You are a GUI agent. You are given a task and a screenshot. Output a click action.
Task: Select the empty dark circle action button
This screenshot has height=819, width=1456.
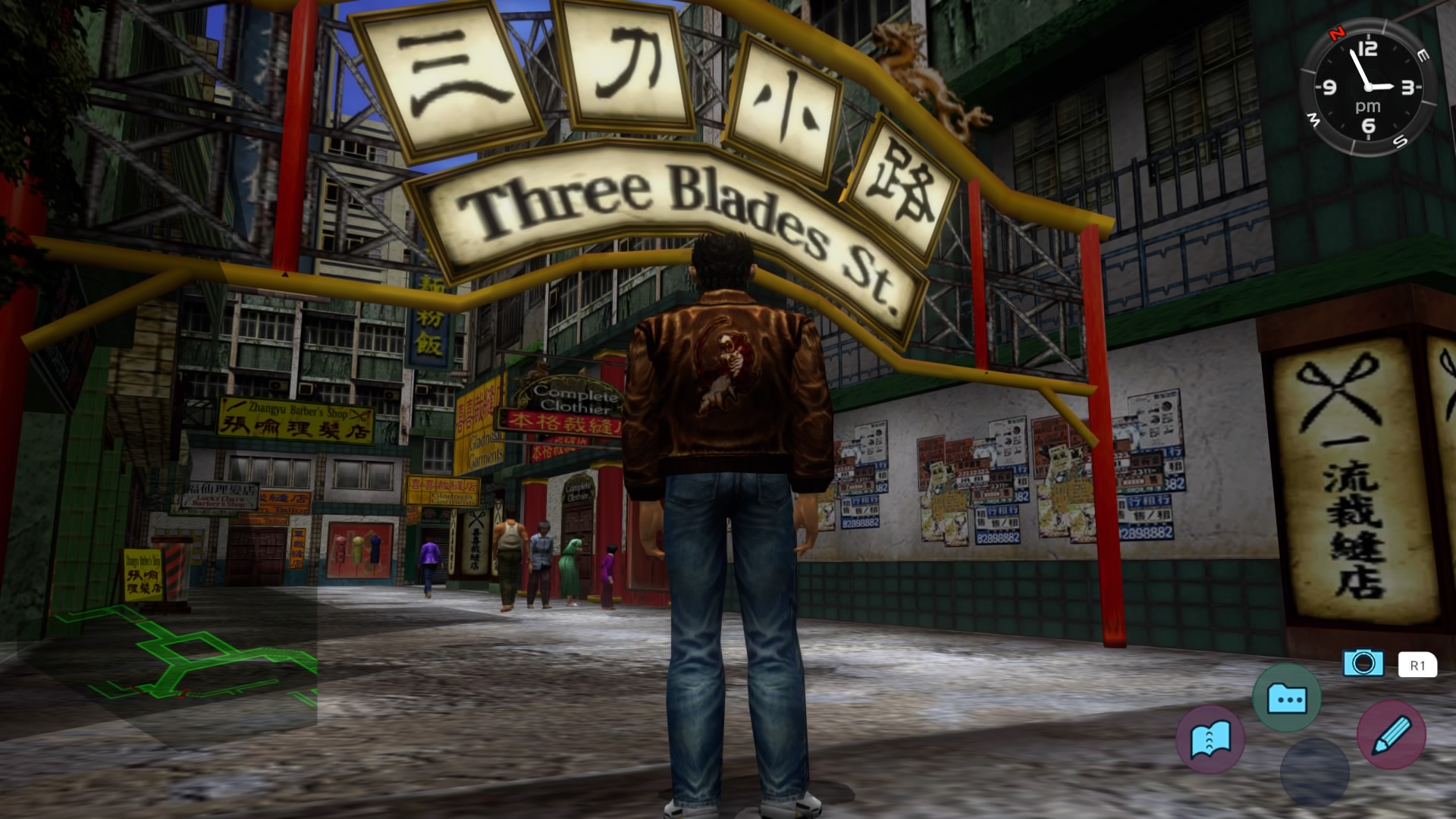(x=1314, y=772)
